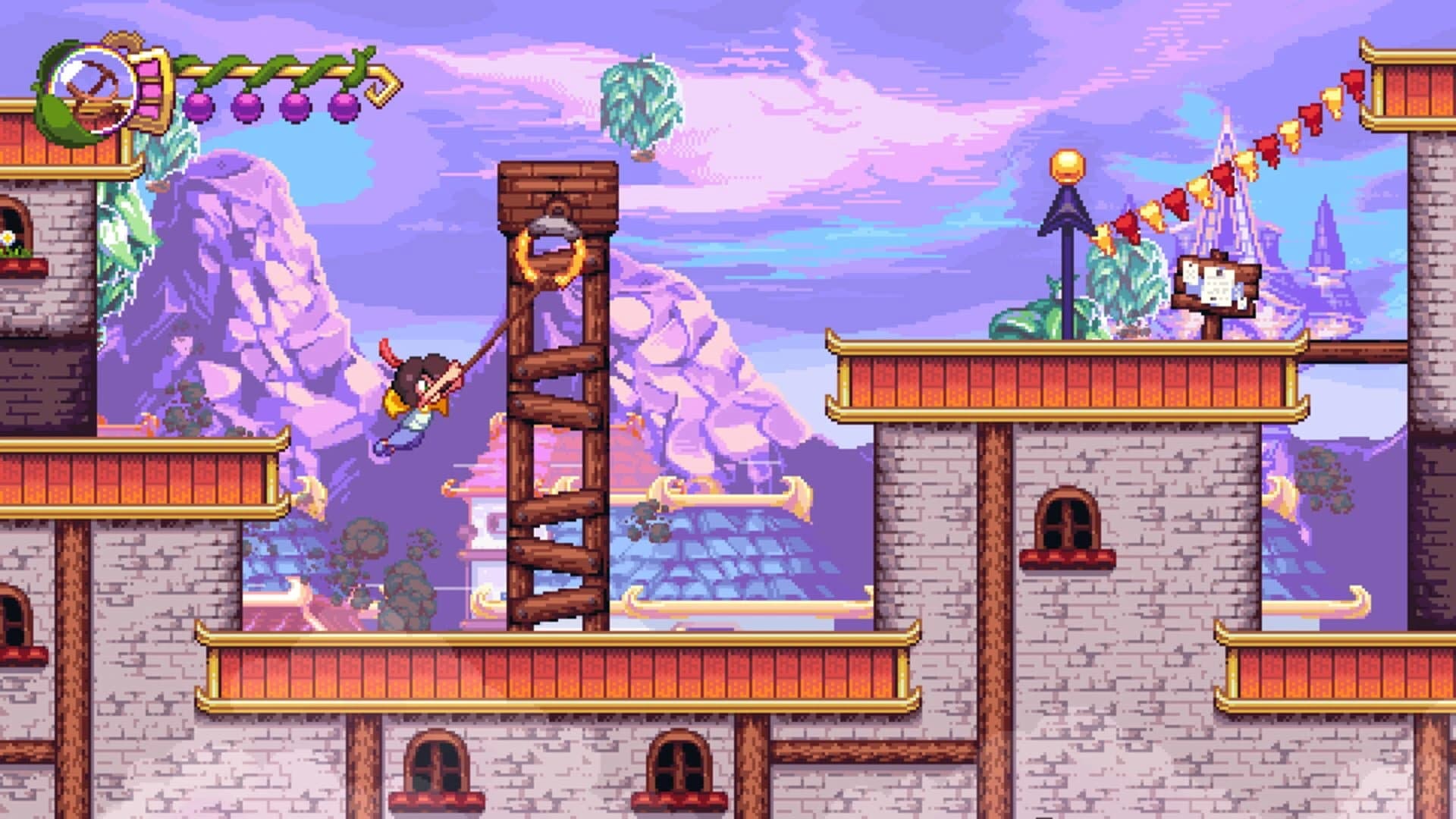
Task: Expand the pink gem panel beside the HUD orb
Action: point(150,90)
